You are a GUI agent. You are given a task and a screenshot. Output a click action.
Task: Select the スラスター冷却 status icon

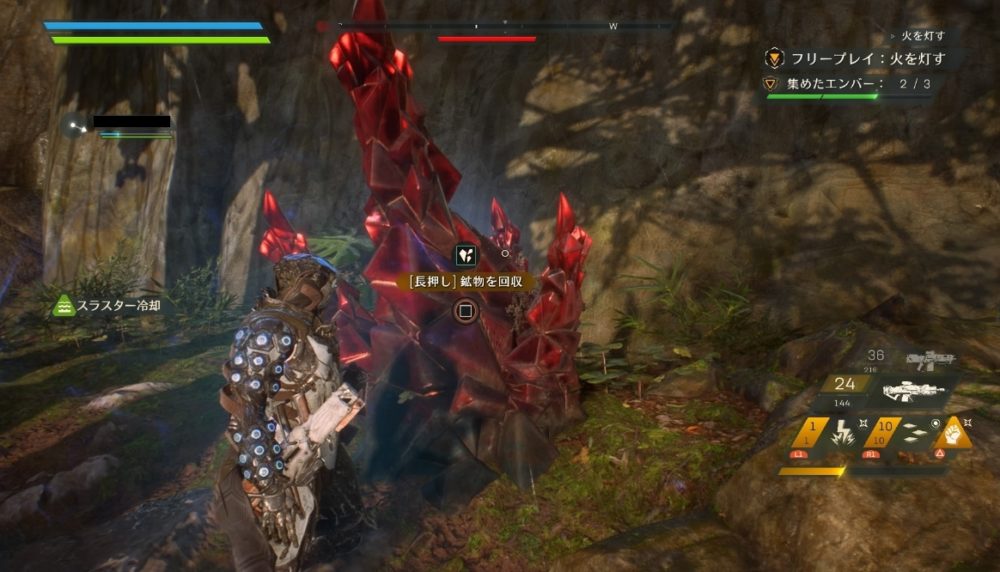pyautogui.click(x=64, y=305)
